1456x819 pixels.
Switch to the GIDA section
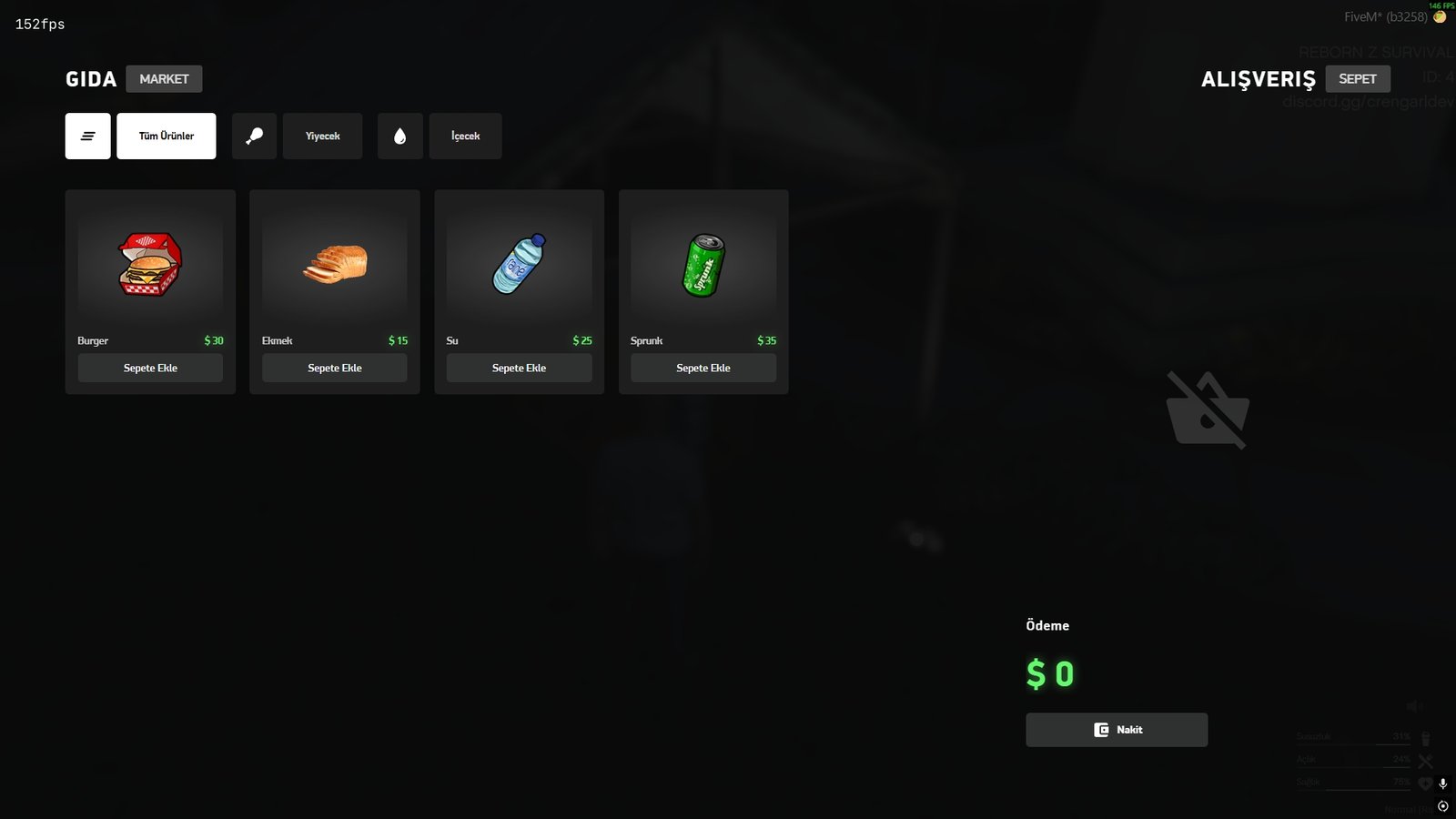pos(90,78)
